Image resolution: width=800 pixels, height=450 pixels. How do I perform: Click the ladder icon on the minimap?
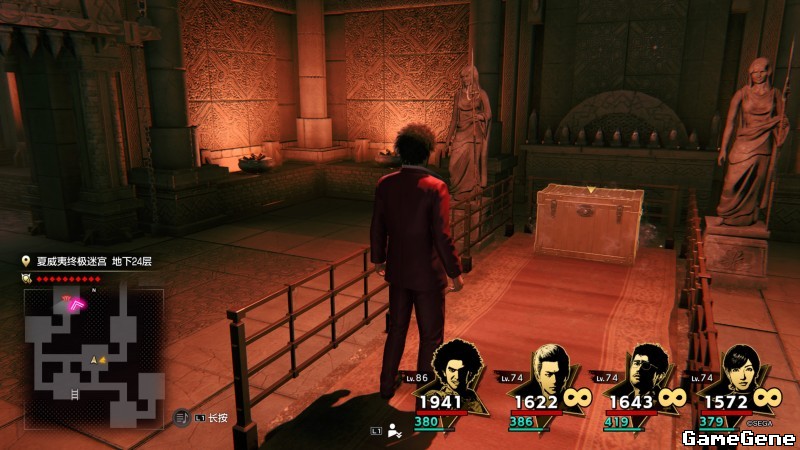pyautogui.click(x=75, y=395)
